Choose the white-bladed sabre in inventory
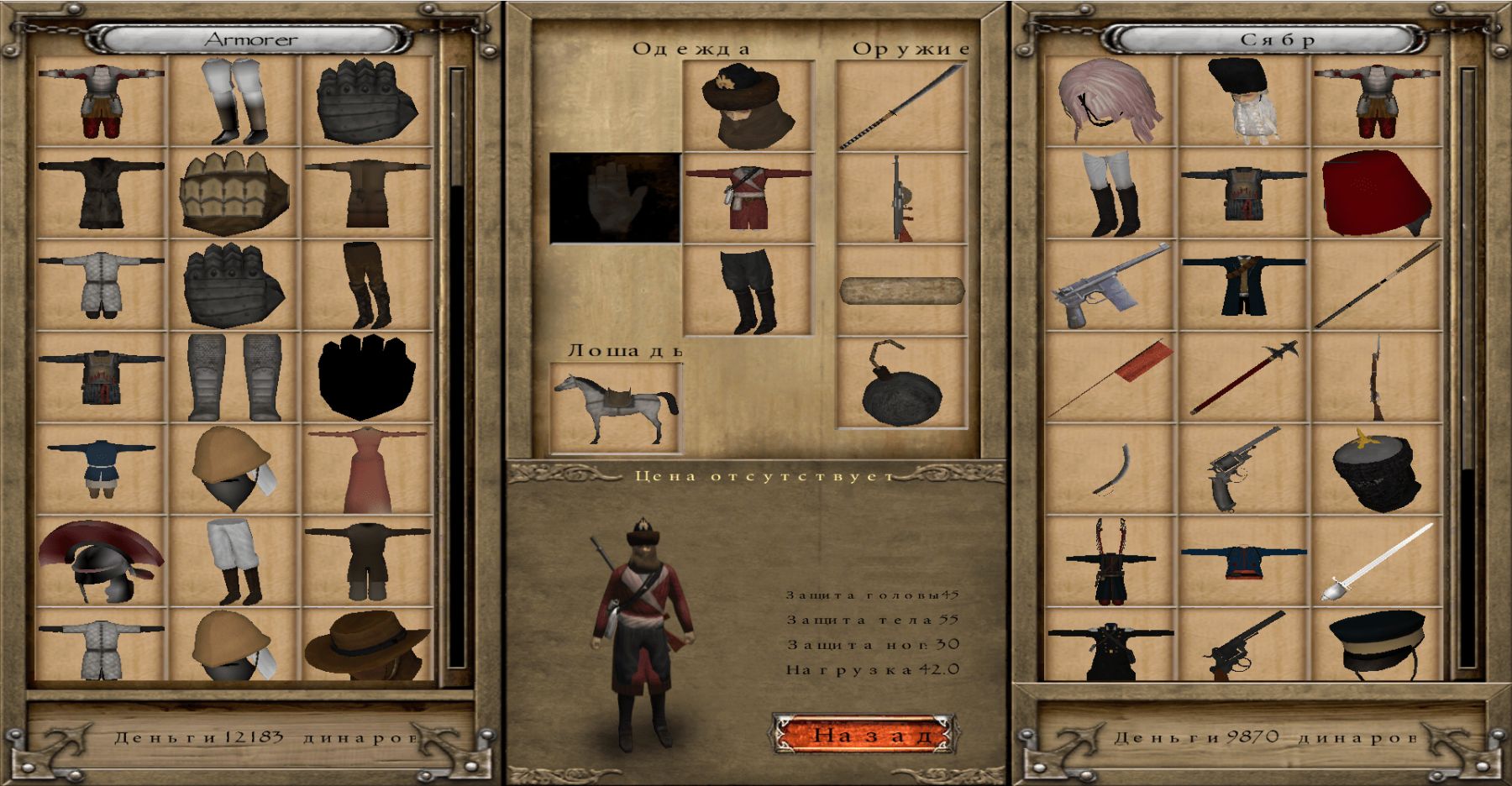The width and height of the screenshot is (1512, 786). pos(1376,561)
